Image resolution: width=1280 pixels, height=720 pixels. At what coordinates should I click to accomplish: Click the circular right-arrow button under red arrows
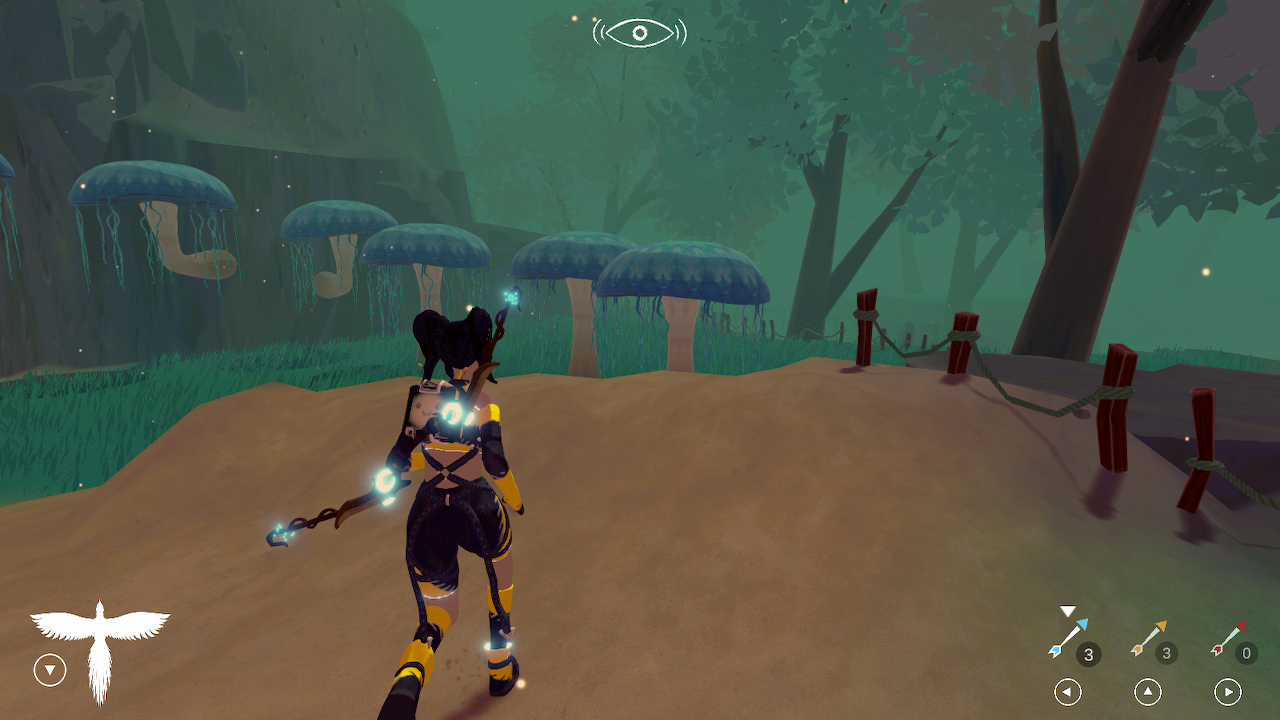1228,692
